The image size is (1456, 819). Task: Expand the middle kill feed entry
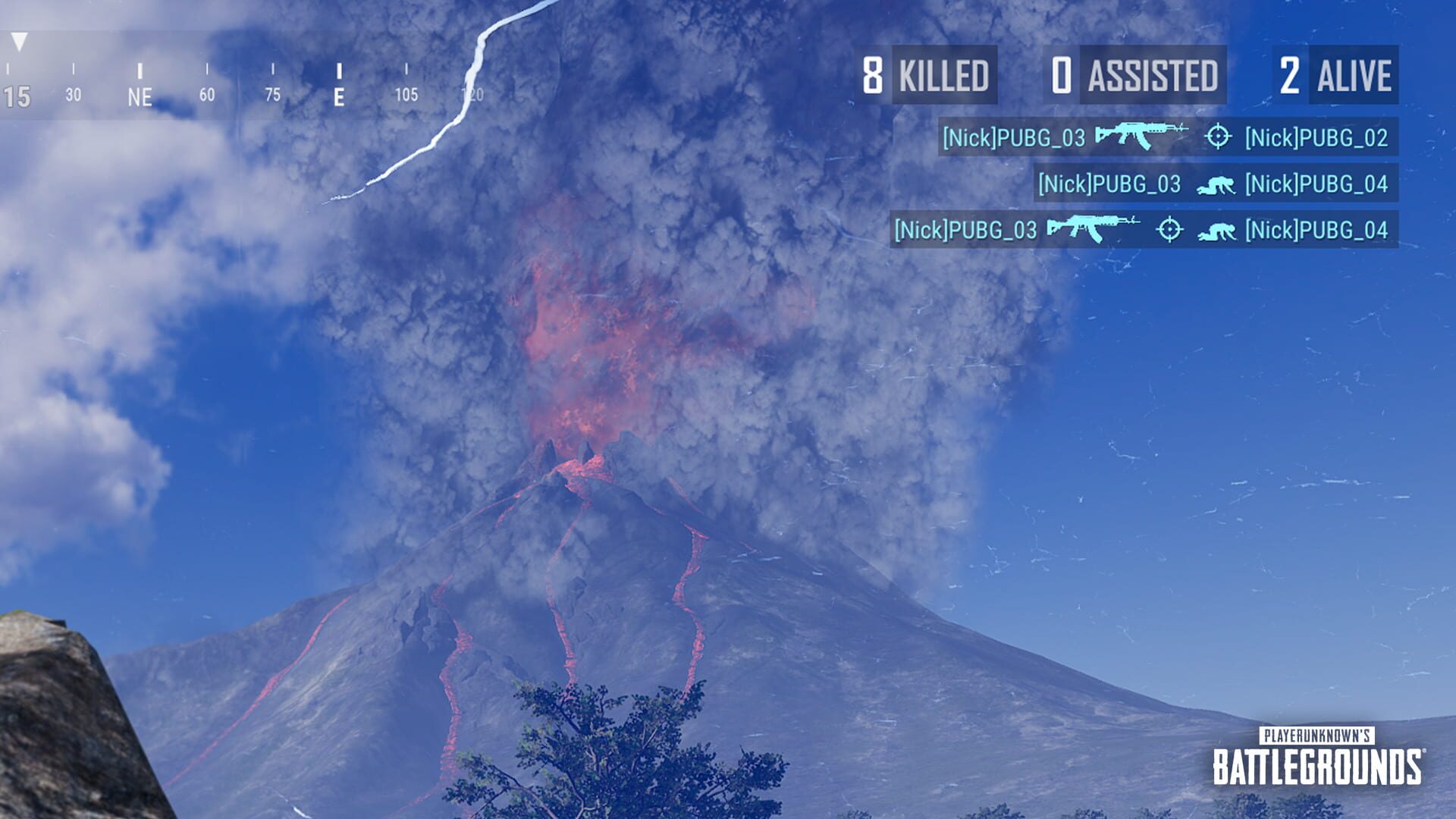point(1219,183)
